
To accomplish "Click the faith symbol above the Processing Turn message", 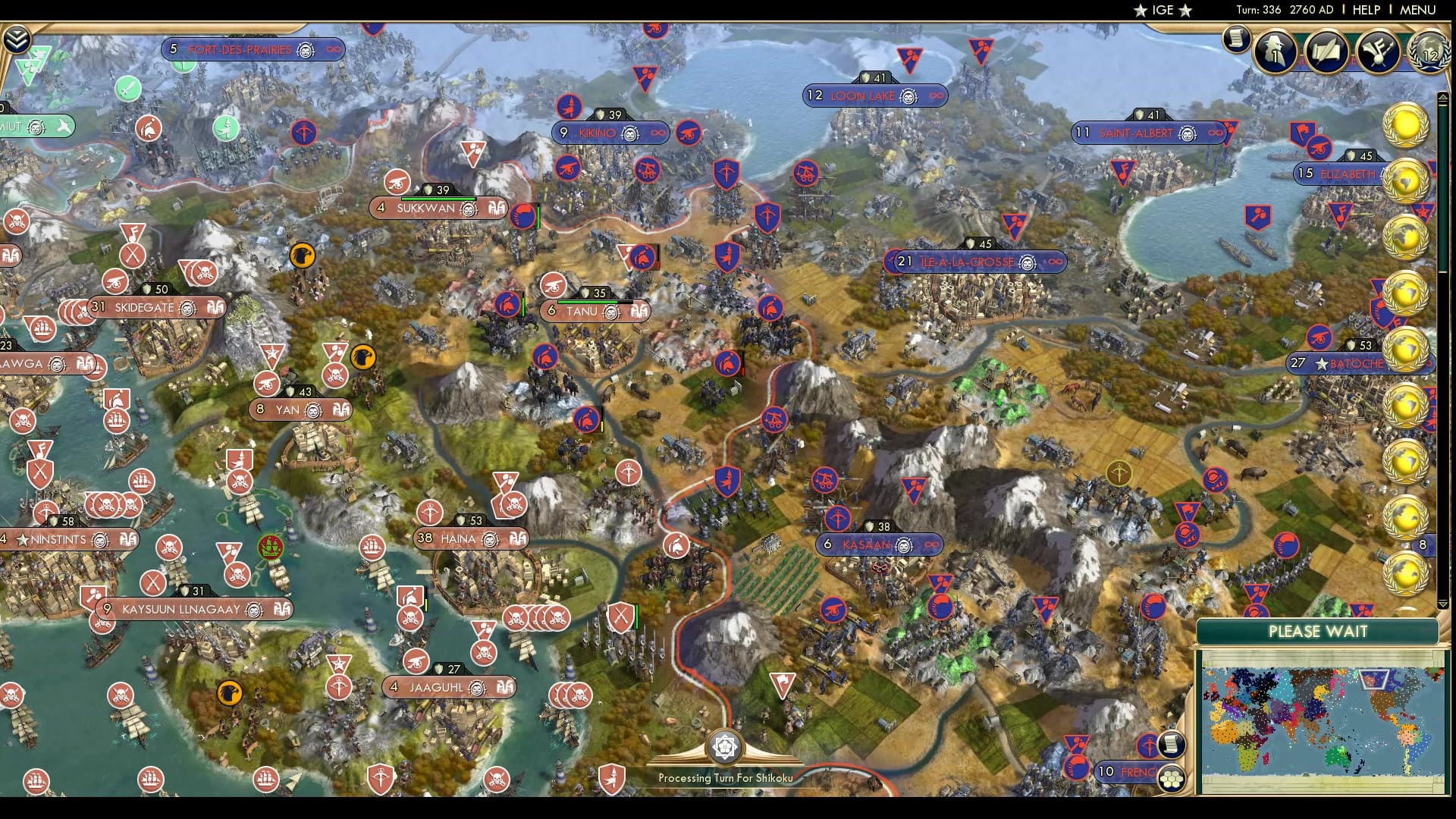I will point(726,747).
